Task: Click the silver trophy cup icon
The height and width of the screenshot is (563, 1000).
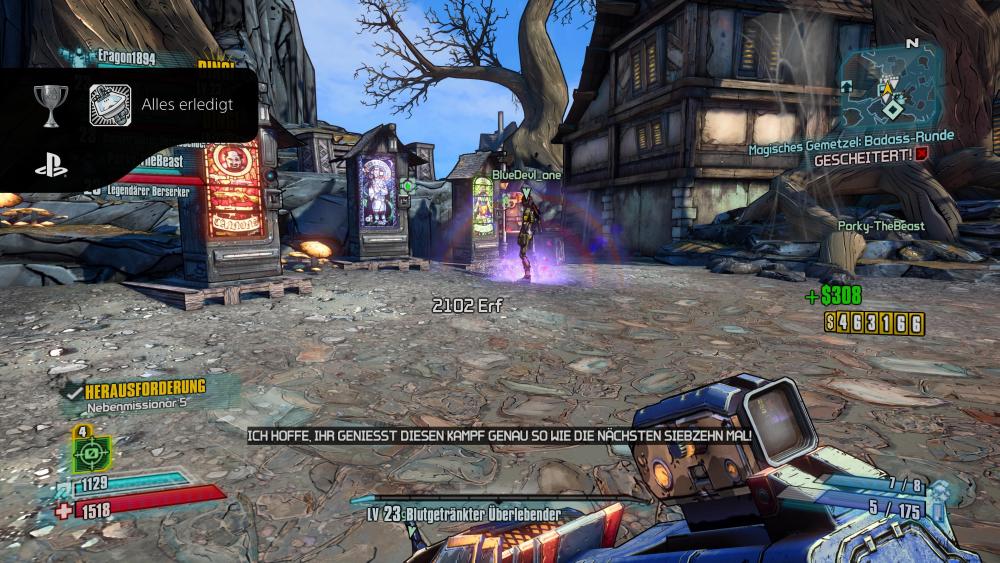Action: (x=50, y=103)
